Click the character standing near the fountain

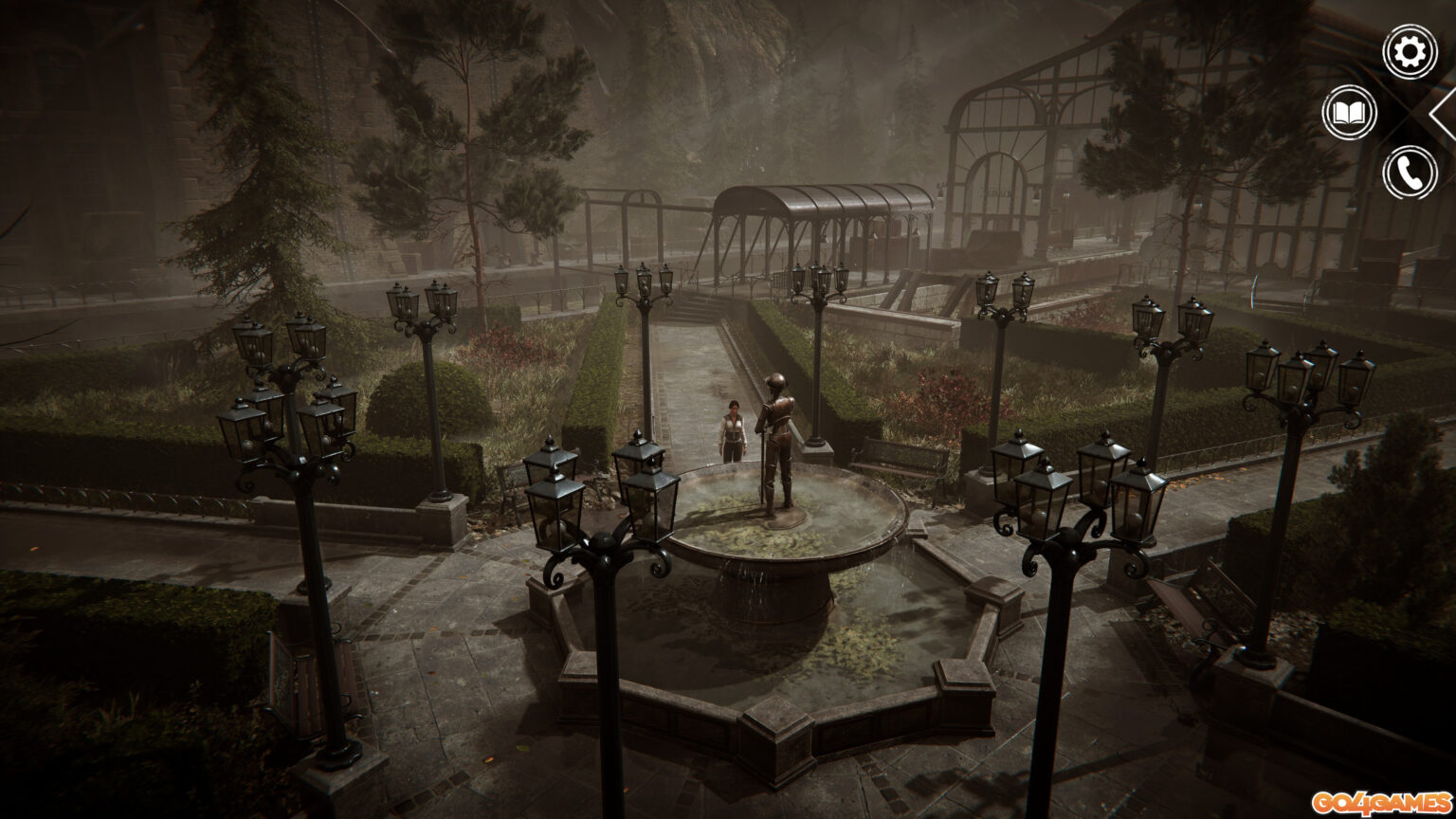tap(735, 431)
